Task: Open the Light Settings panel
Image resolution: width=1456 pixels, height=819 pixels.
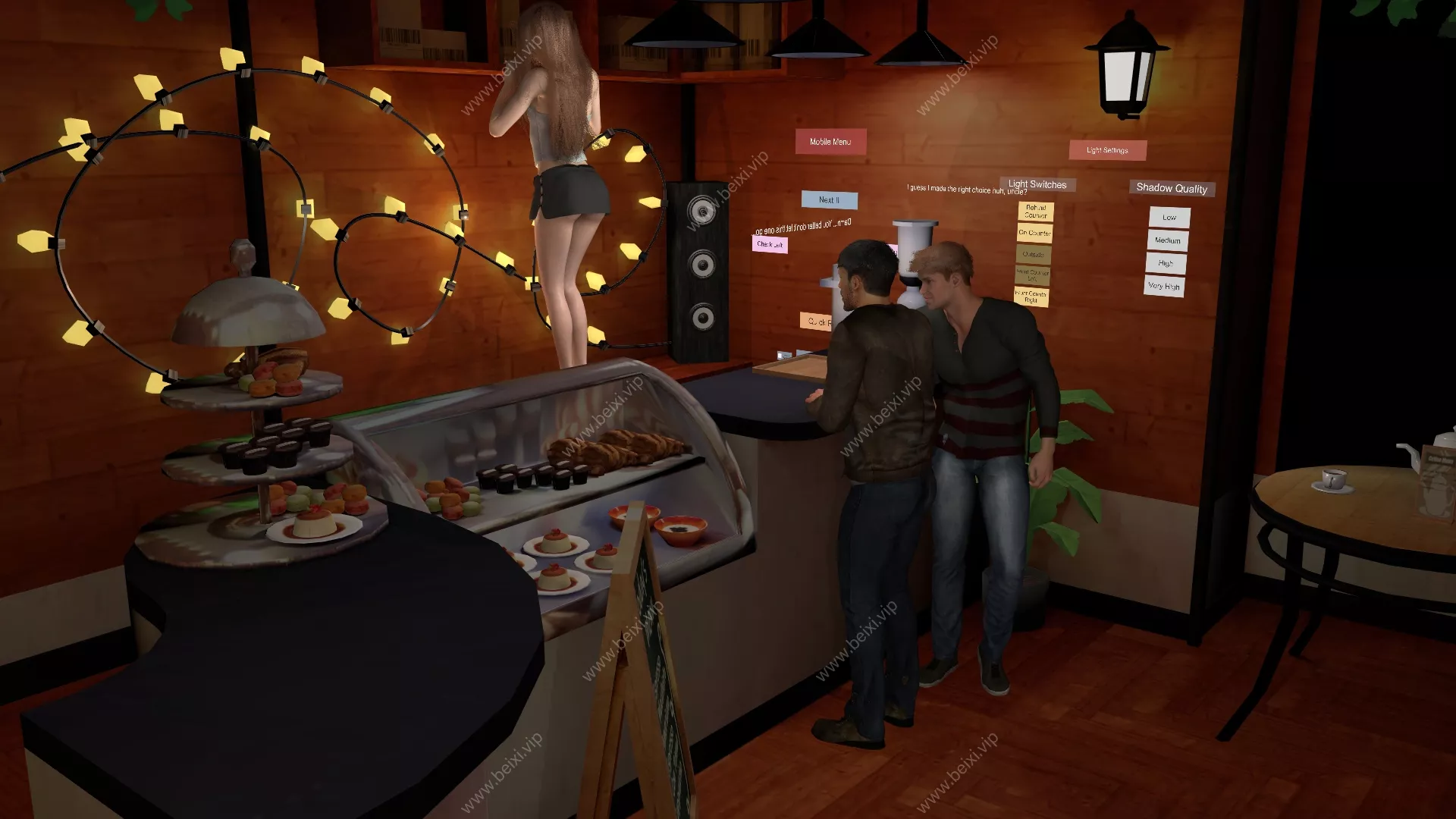Action: (1107, 150)
